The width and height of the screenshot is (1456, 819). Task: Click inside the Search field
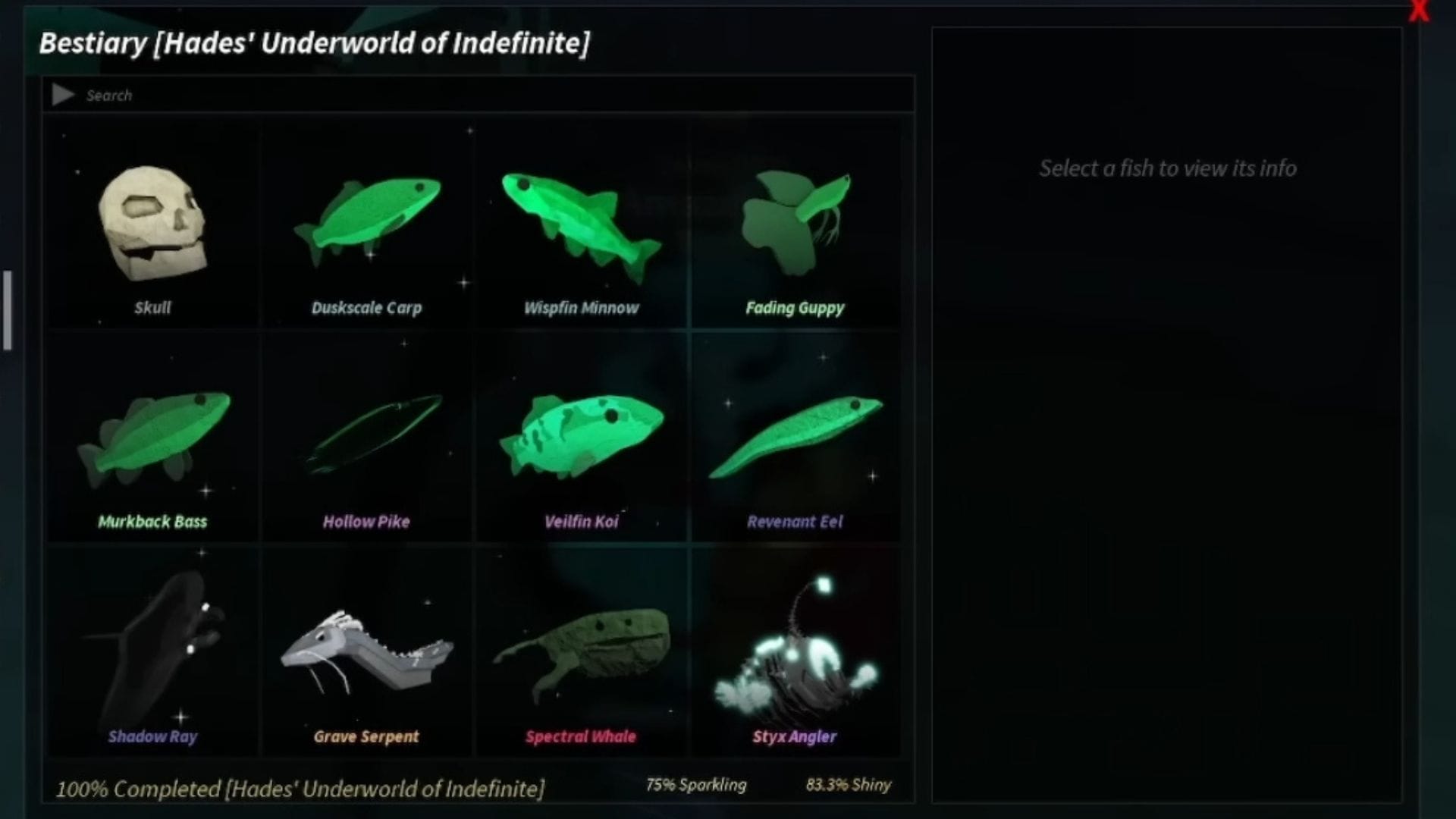point(303,95)
